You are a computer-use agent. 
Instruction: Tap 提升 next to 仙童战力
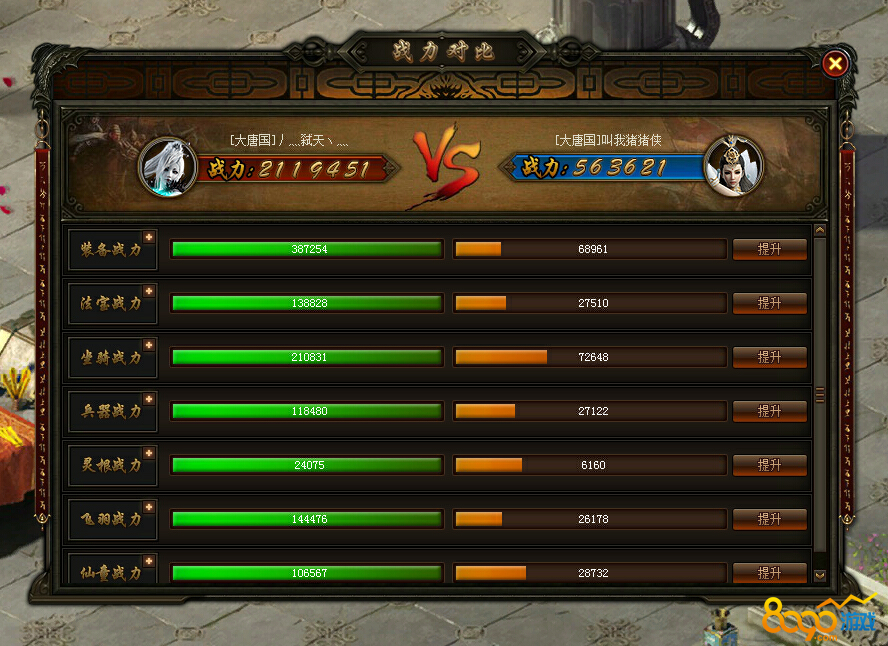pyautogui.click(x=769, y=573)
